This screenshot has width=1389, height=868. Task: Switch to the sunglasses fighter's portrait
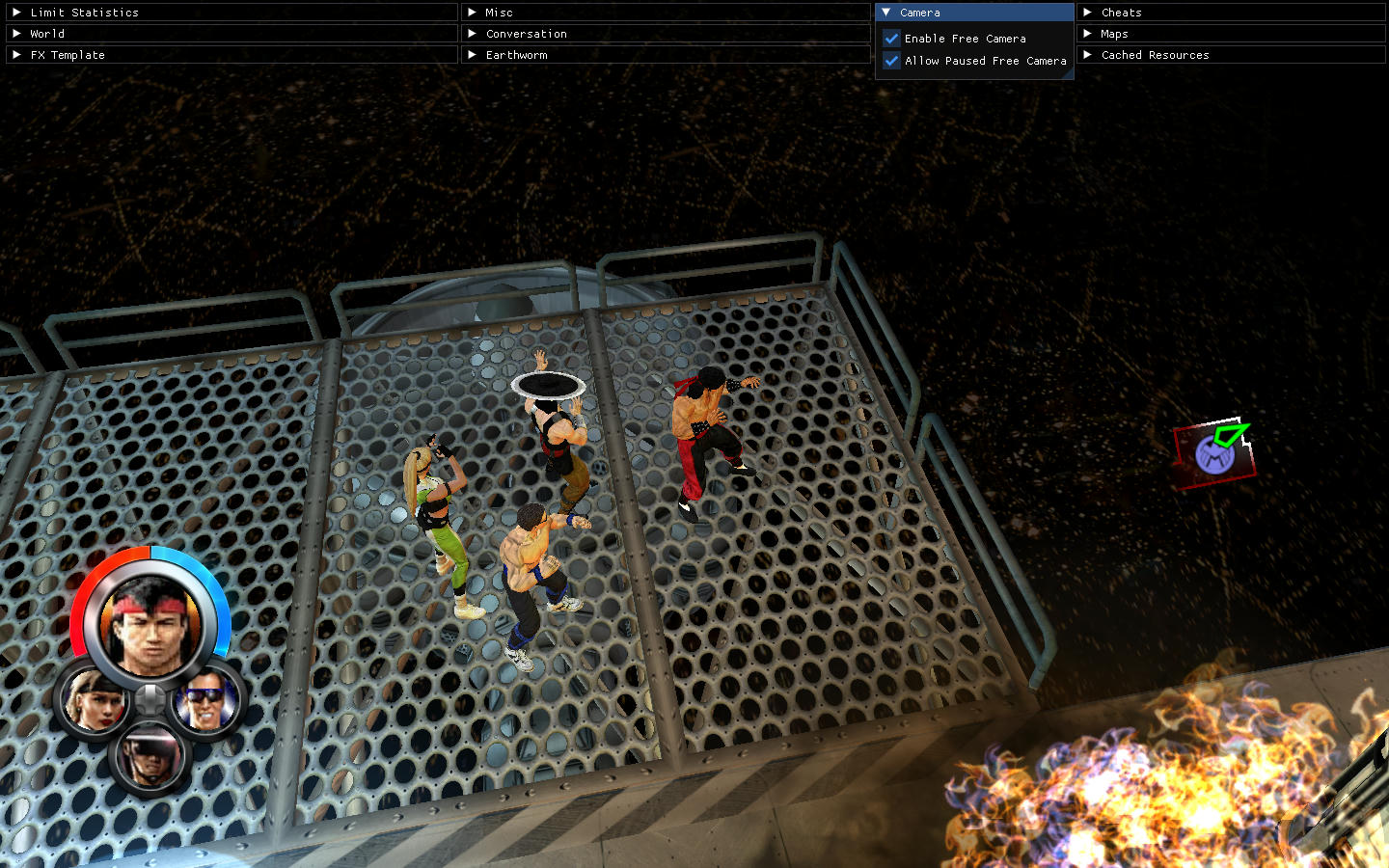click(205, 700)
